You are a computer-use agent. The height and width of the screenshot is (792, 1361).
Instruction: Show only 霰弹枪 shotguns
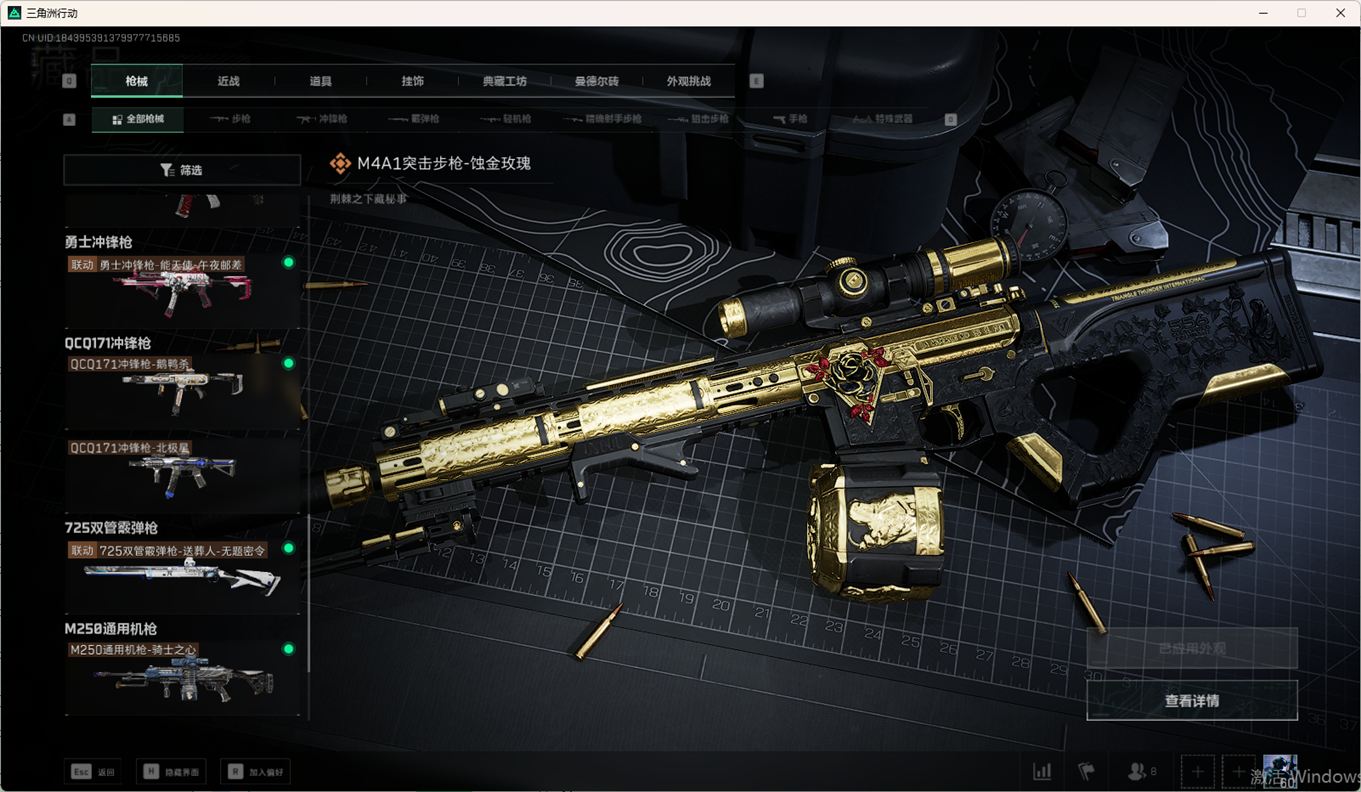point(413,119)
